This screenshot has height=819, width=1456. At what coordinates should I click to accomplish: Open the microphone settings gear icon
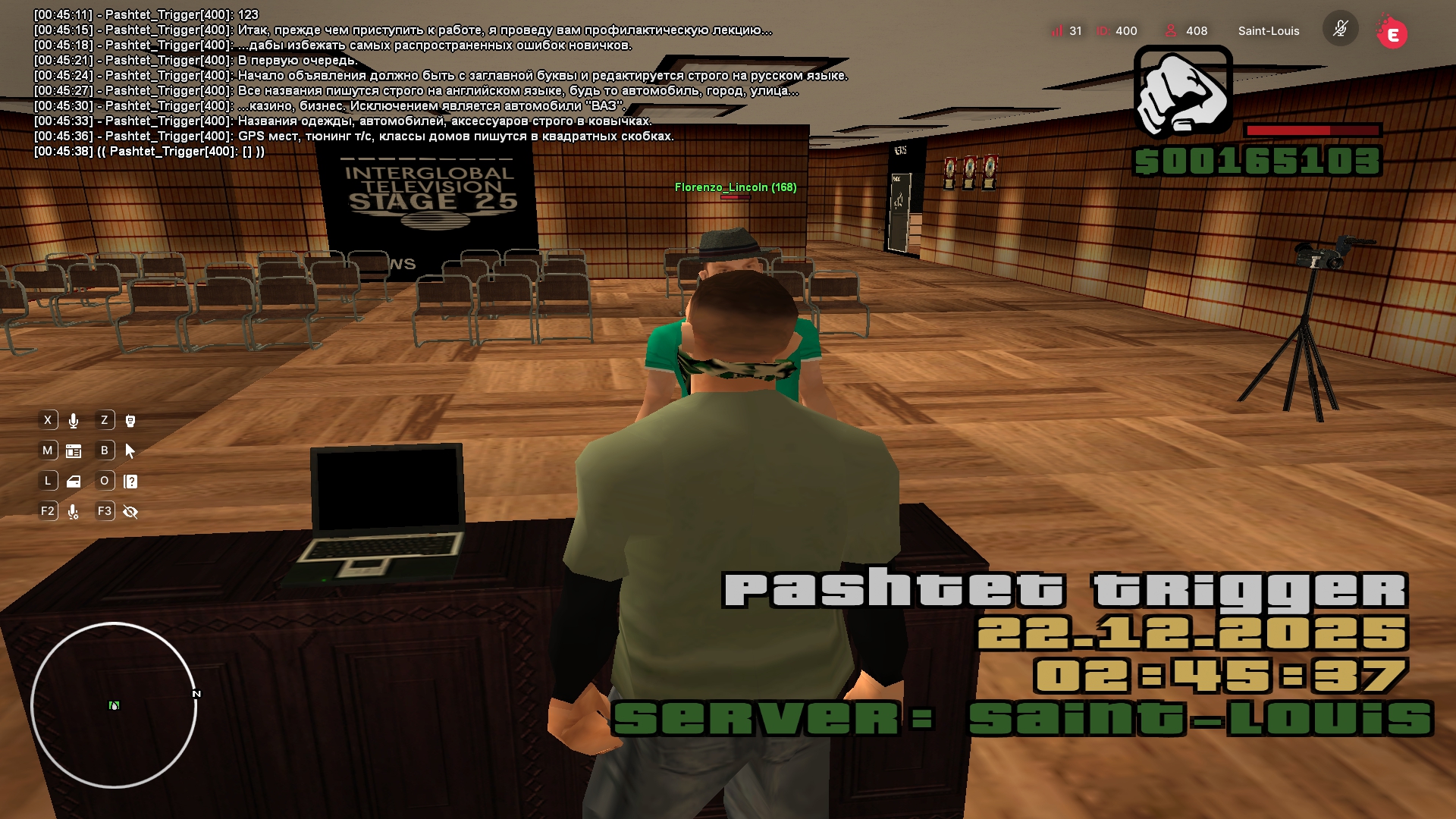[x=74, y=512]
